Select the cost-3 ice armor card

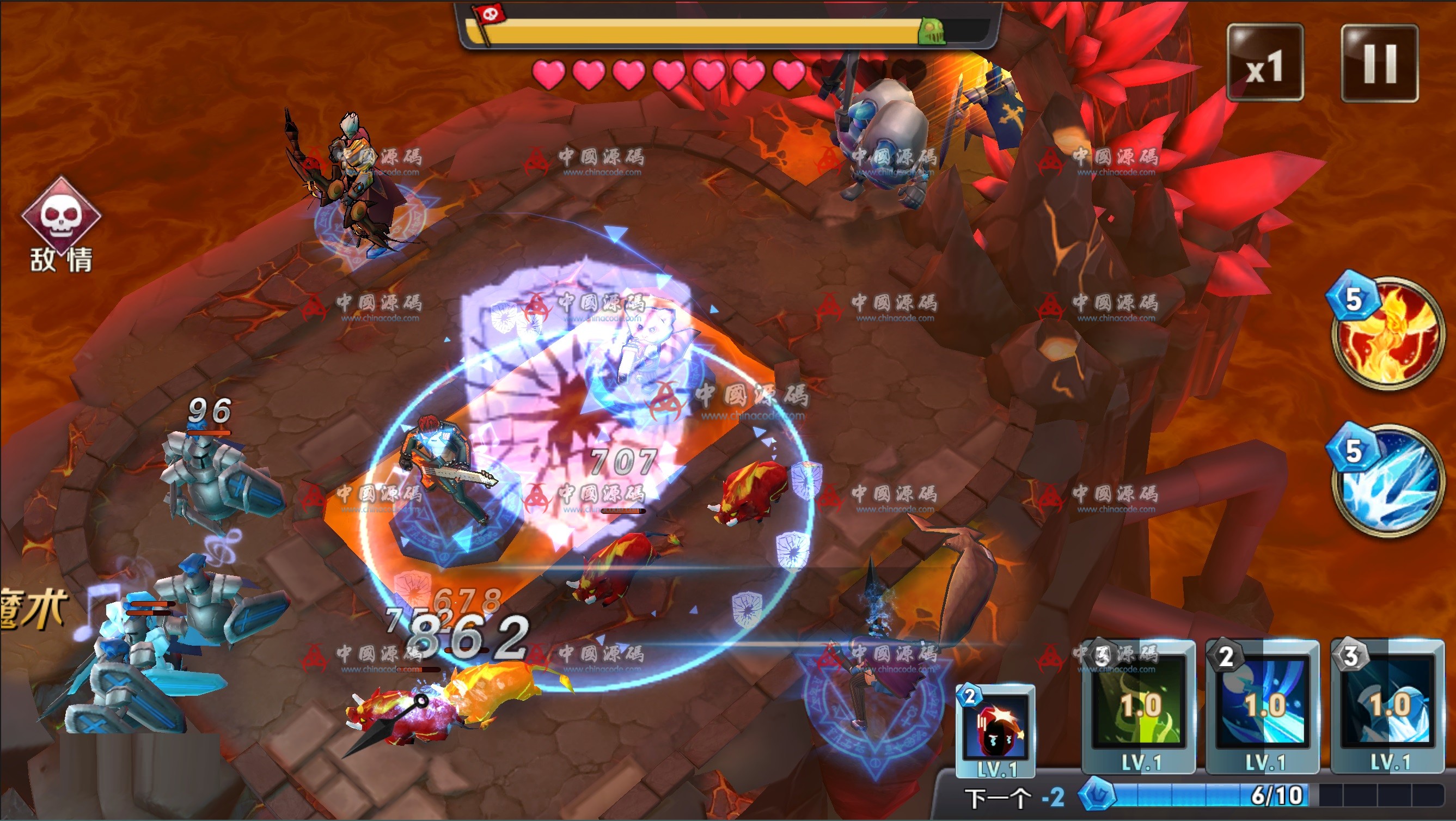[x=1387, y=706]
